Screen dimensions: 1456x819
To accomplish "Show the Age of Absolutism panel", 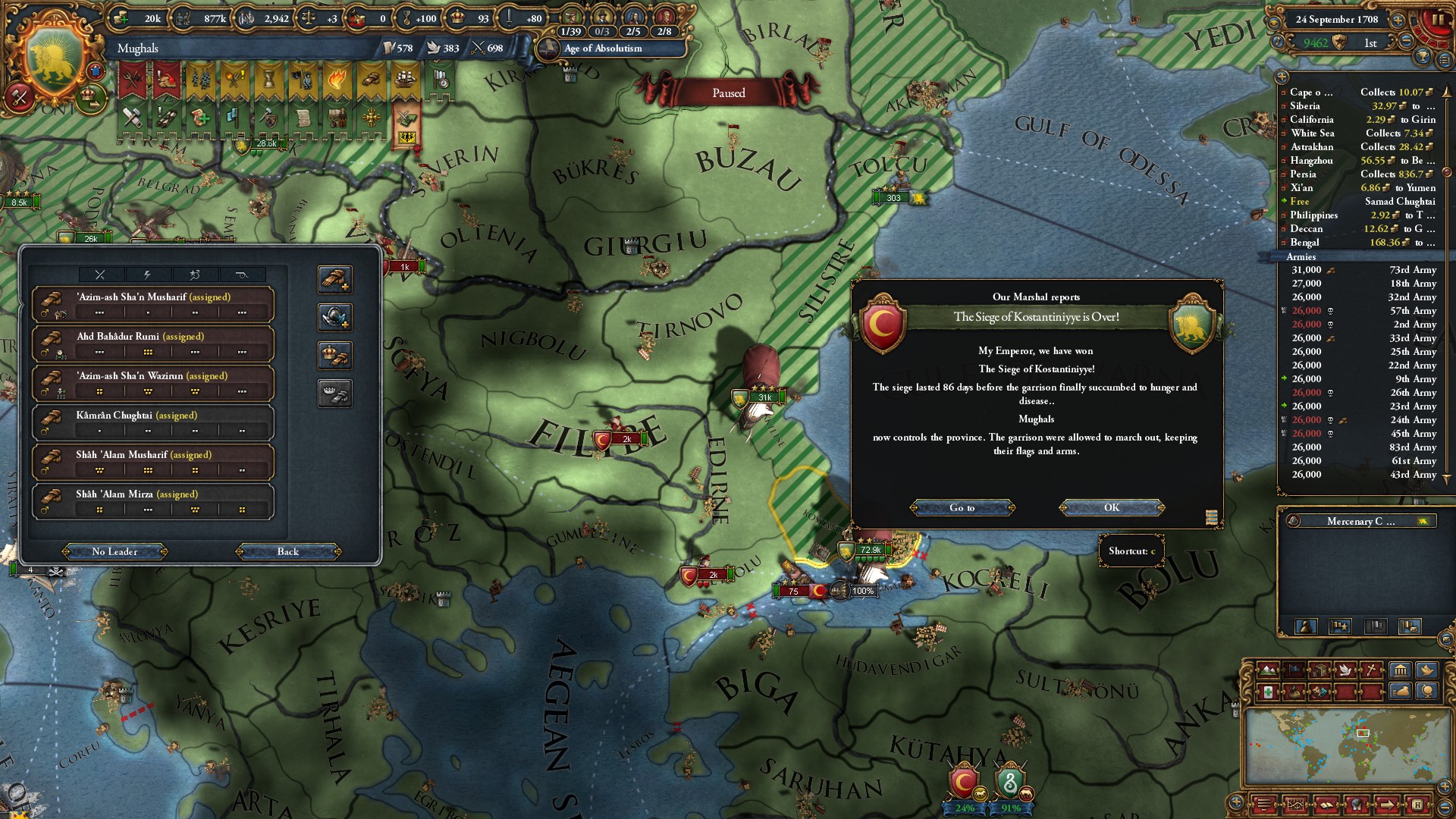I will [x=603, y=49].
